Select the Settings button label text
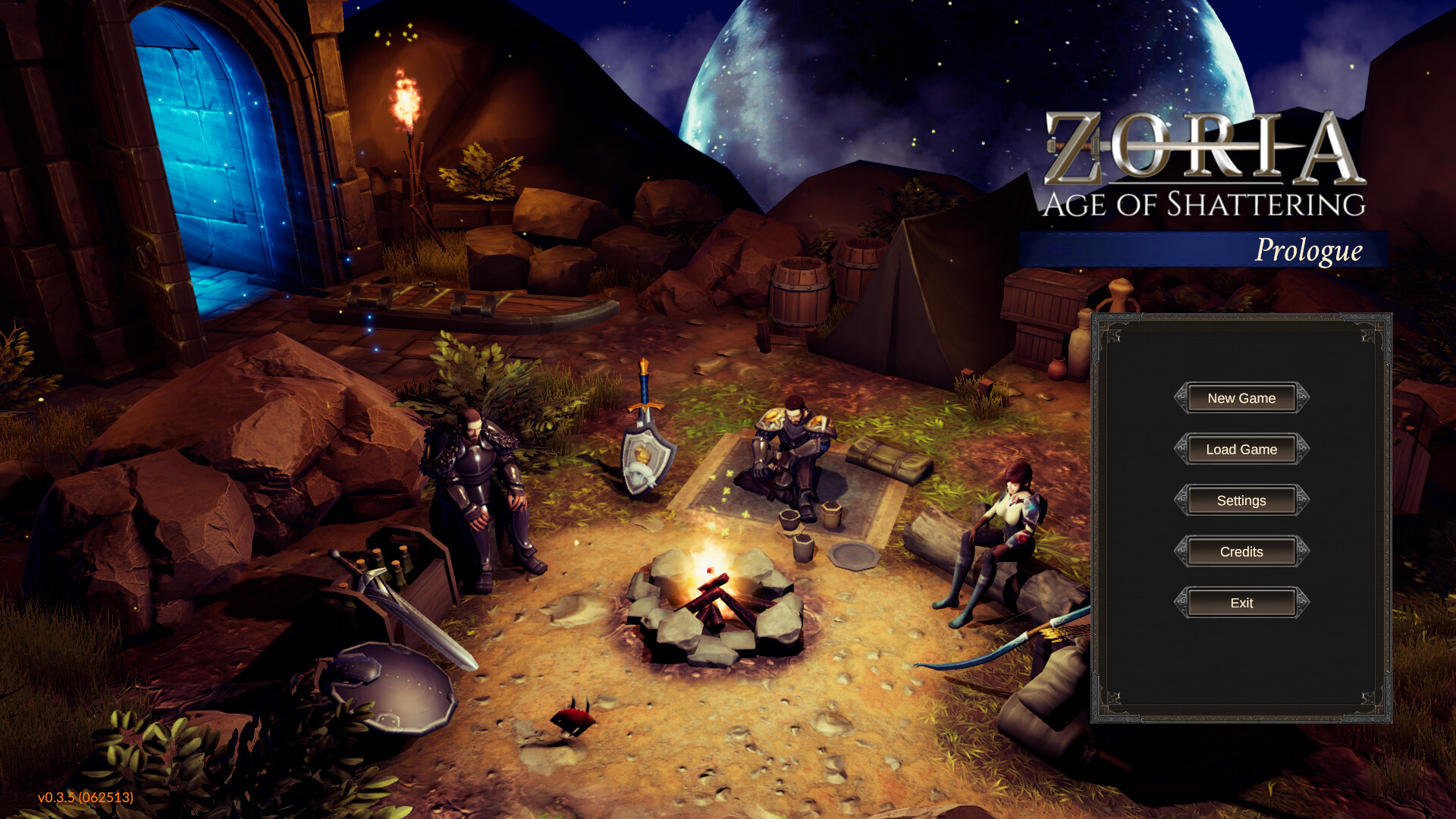This screenshot has height=819, width=1456. [1241, 500]
